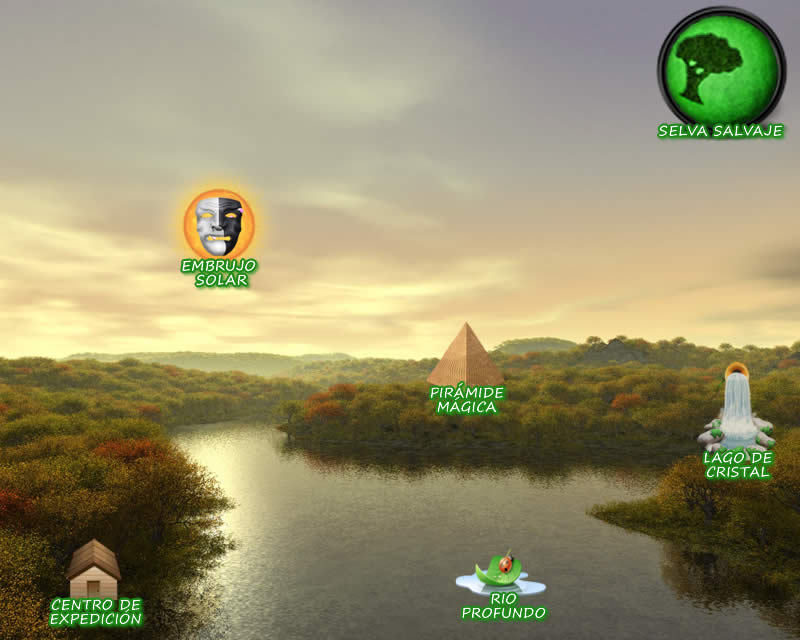Image resolution: width=800 pixels, height=640 pixels.
Task: Click the Selva Salvaje green tree emblem
Action: coord(720,65)
